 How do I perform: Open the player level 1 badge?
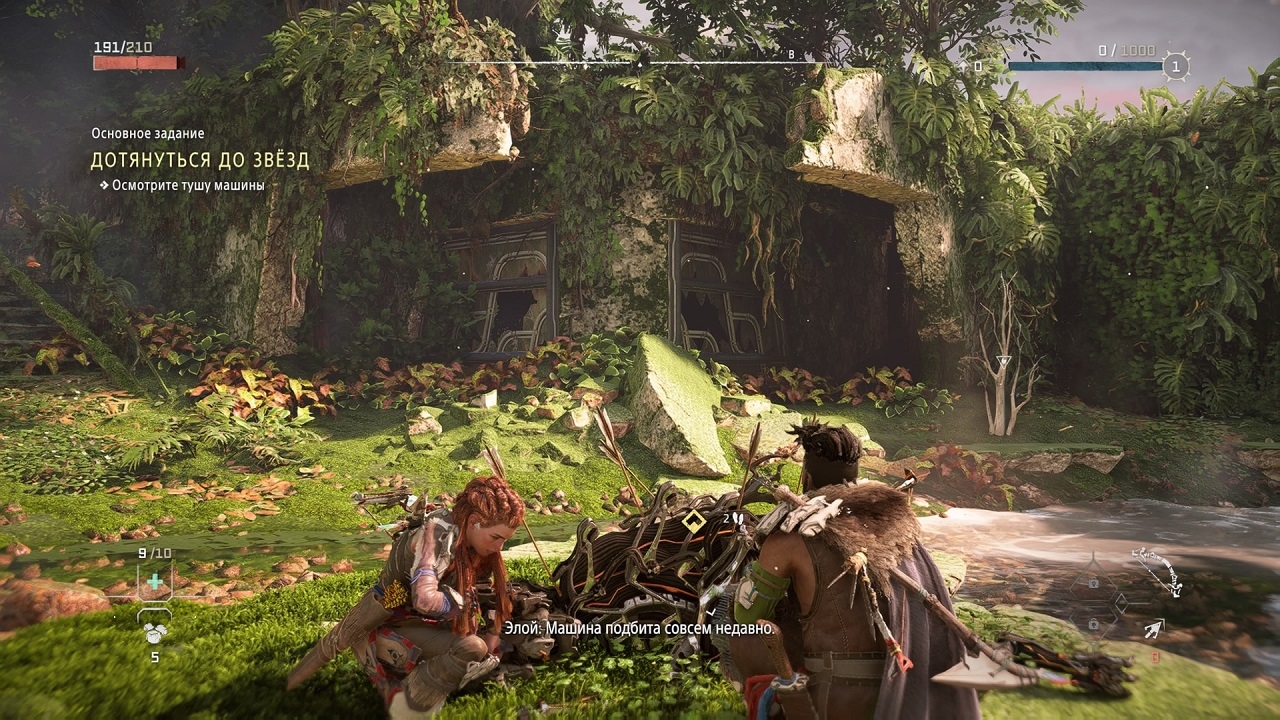click(1177, 67)
